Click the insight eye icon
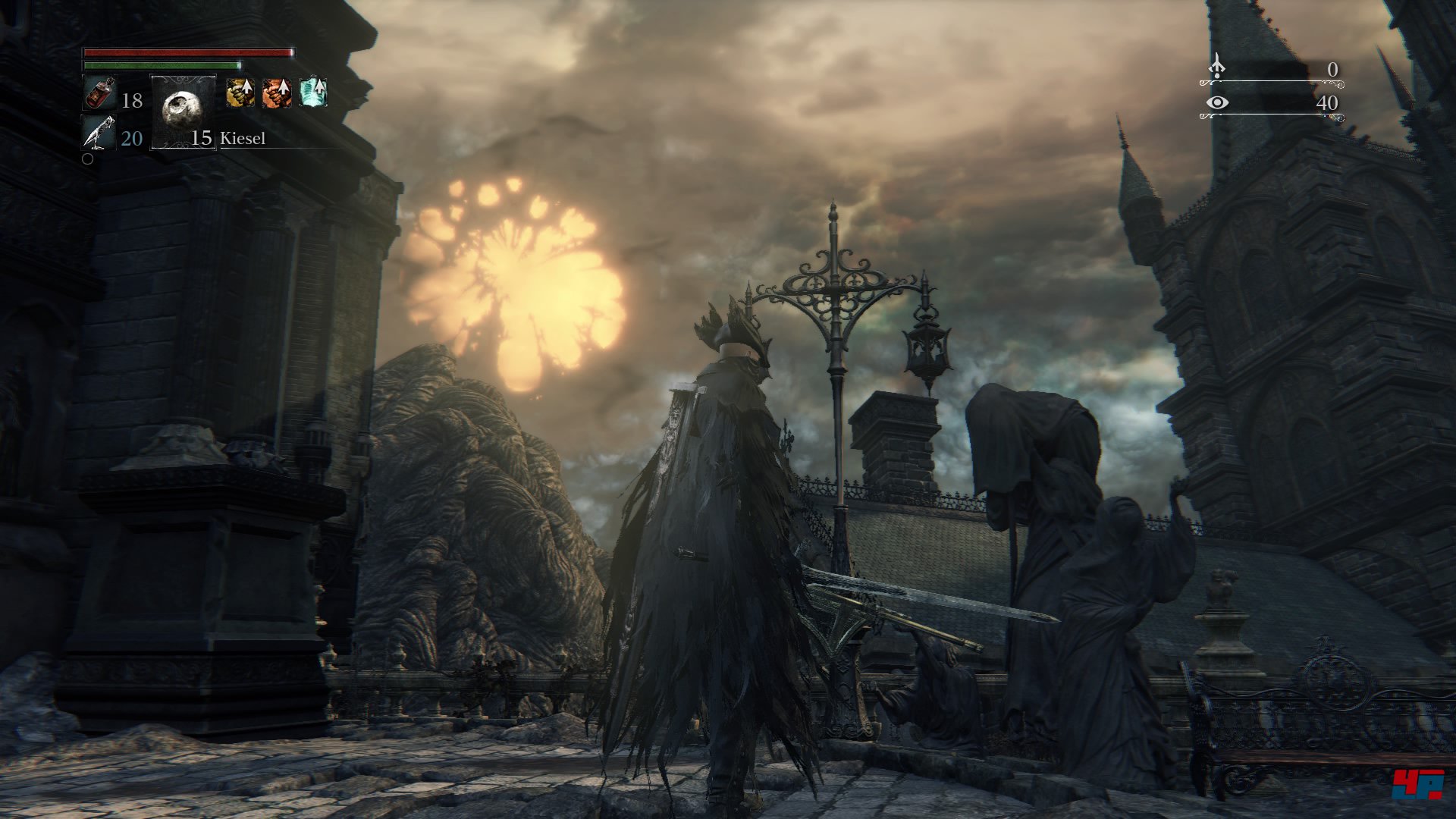Image resolution: width=1456 pixels, height=819 pixels. pyautogui.click(x=1217, y=102)
